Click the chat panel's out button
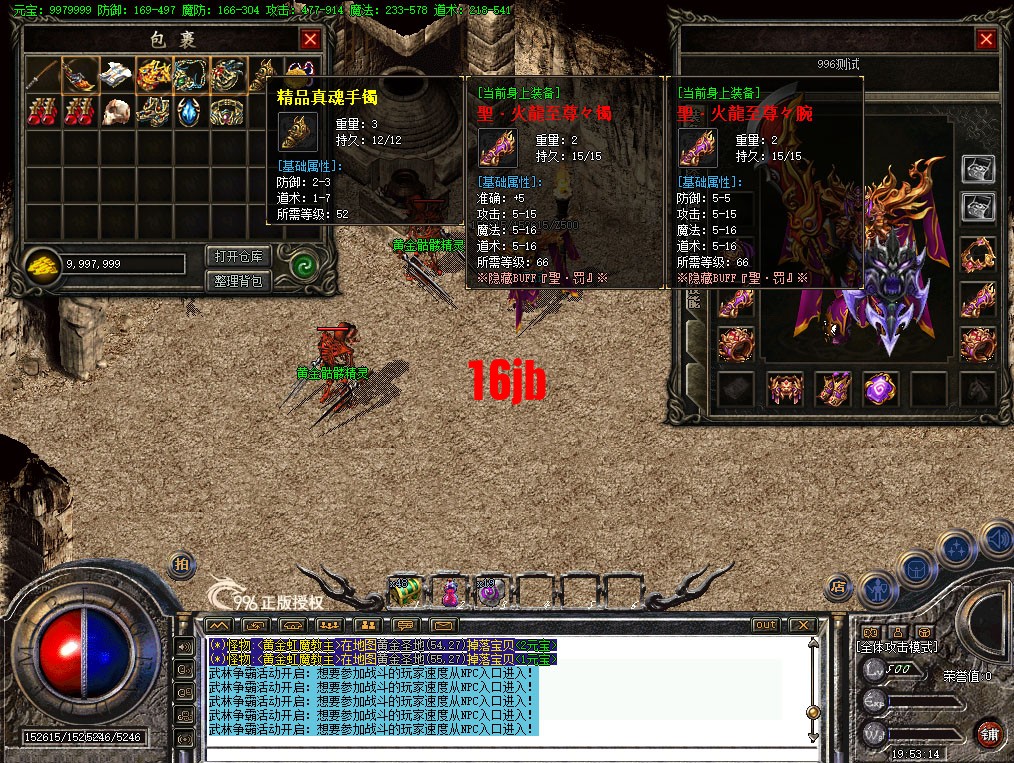 click(x=765, y=625)
